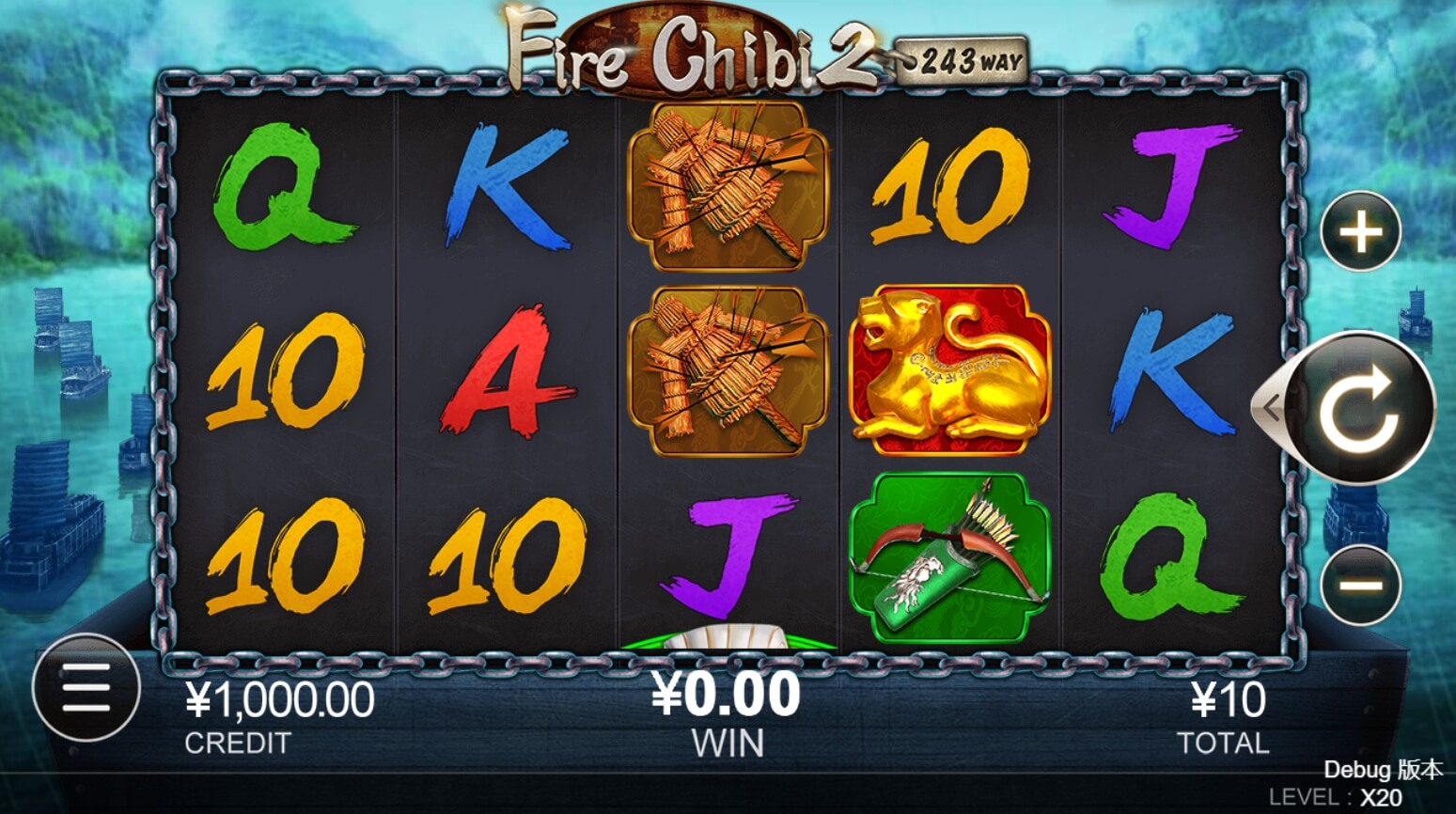Click the spin button to start the reels

(x=1360, y=408)
